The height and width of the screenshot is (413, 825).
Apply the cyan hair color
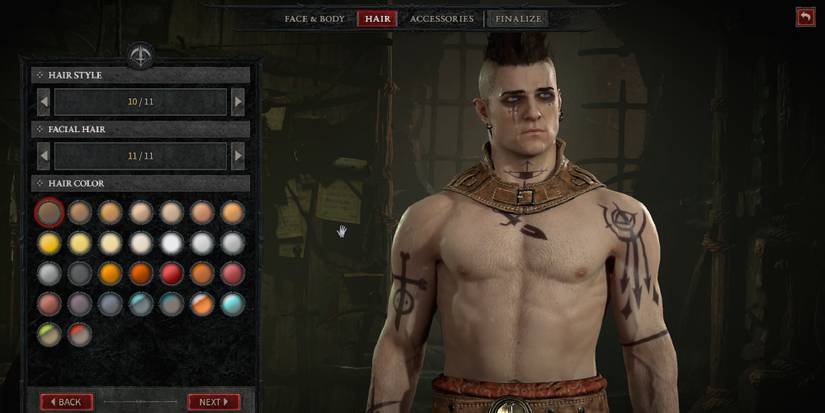(x=232, y=304)
